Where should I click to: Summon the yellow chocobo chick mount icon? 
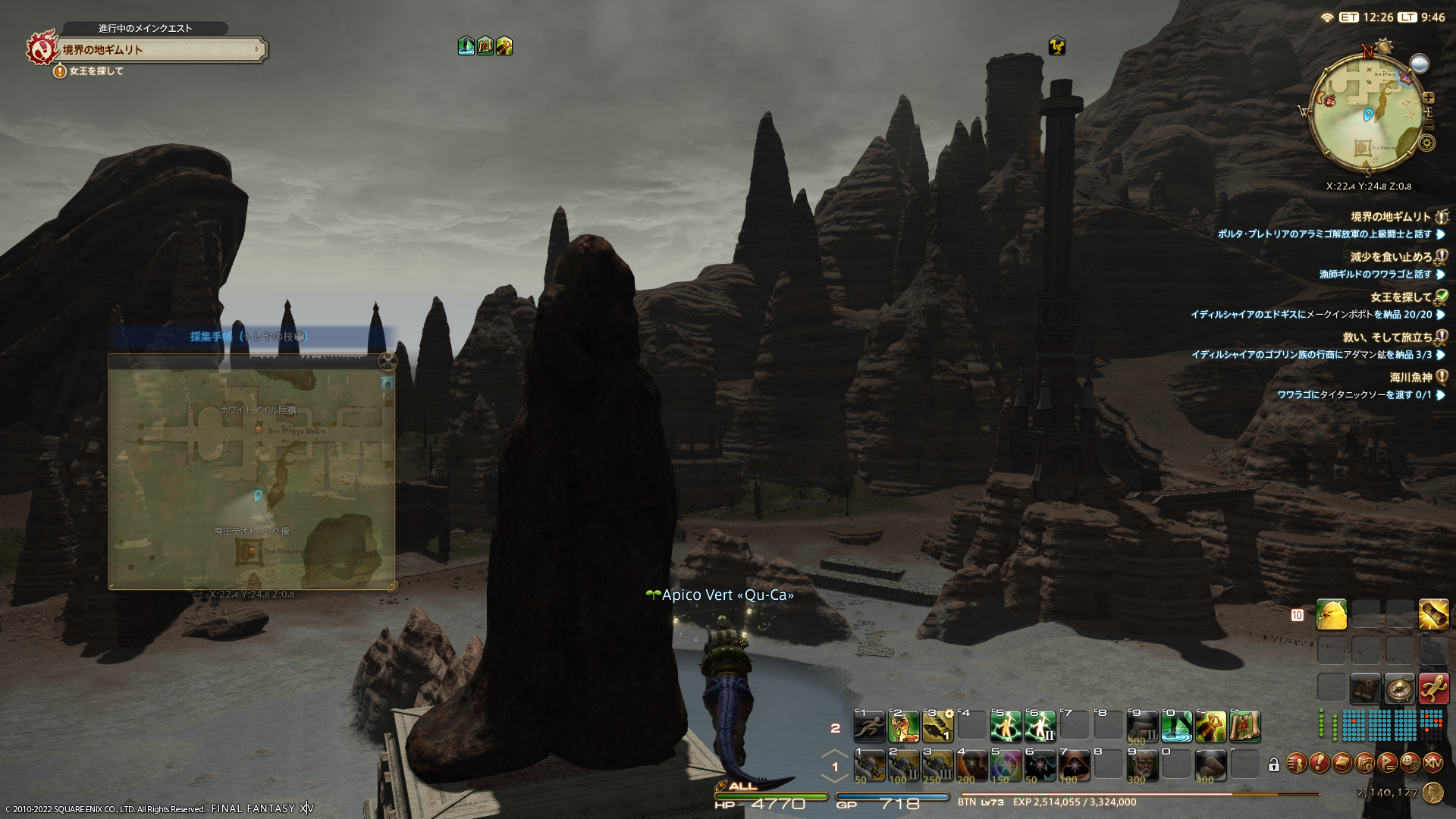point(1332,615)
